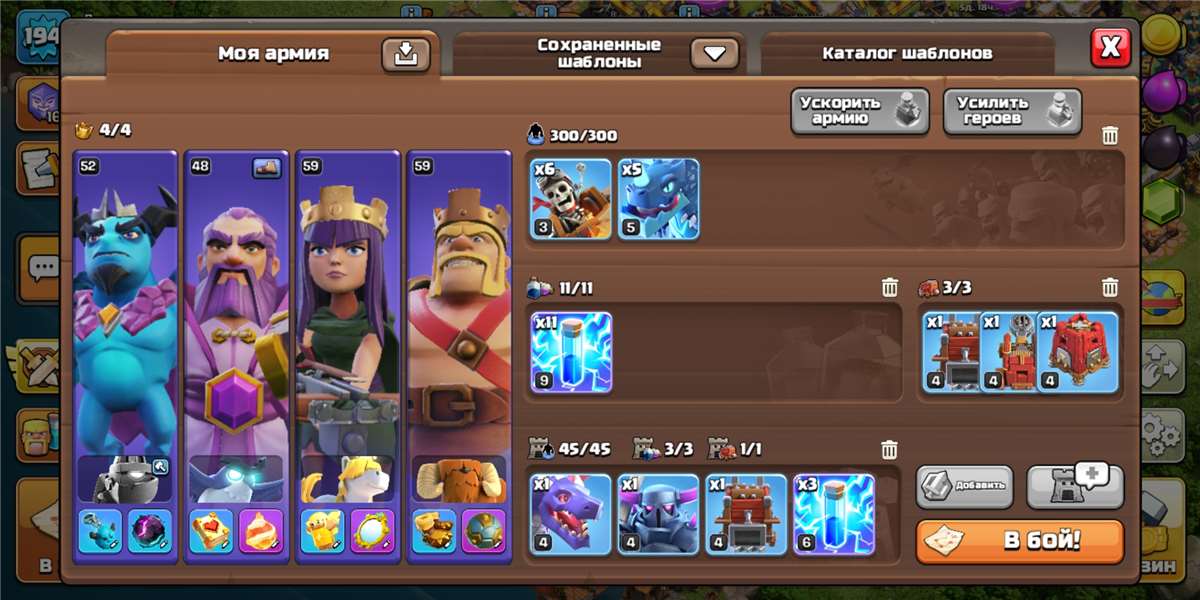Select the purple dragon clan castle card
Image resolution: width=1200 pixels, height=600 pixels.
(571, 514)
